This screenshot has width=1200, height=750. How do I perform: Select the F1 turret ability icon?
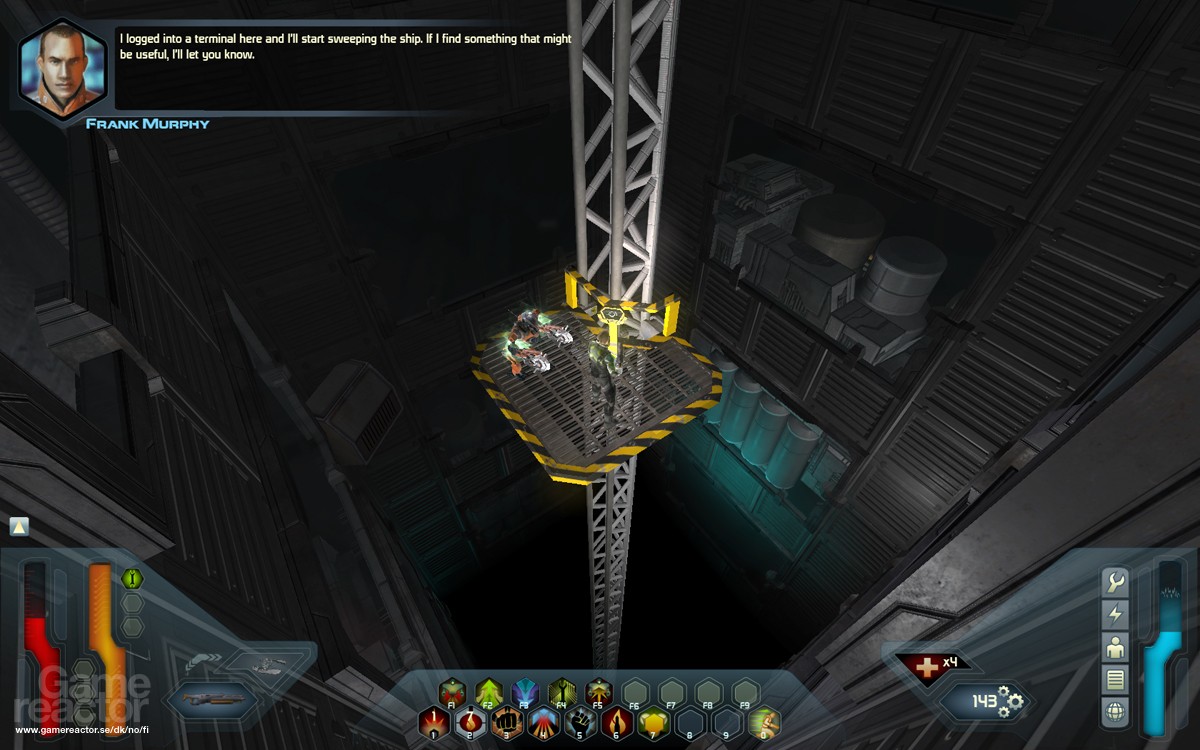point(452,691)
